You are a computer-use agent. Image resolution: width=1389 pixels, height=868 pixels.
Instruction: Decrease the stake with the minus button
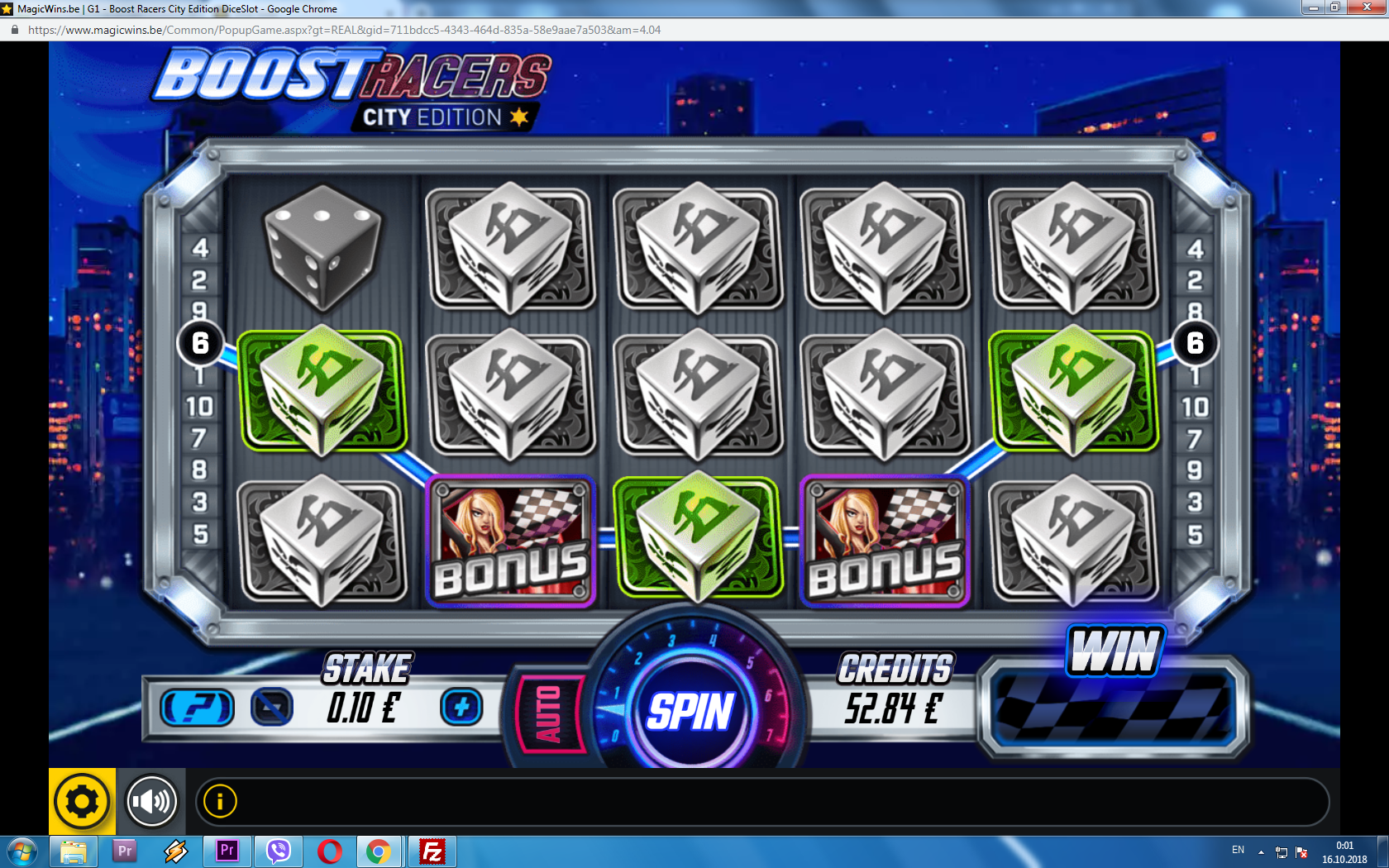coord(272,707)
